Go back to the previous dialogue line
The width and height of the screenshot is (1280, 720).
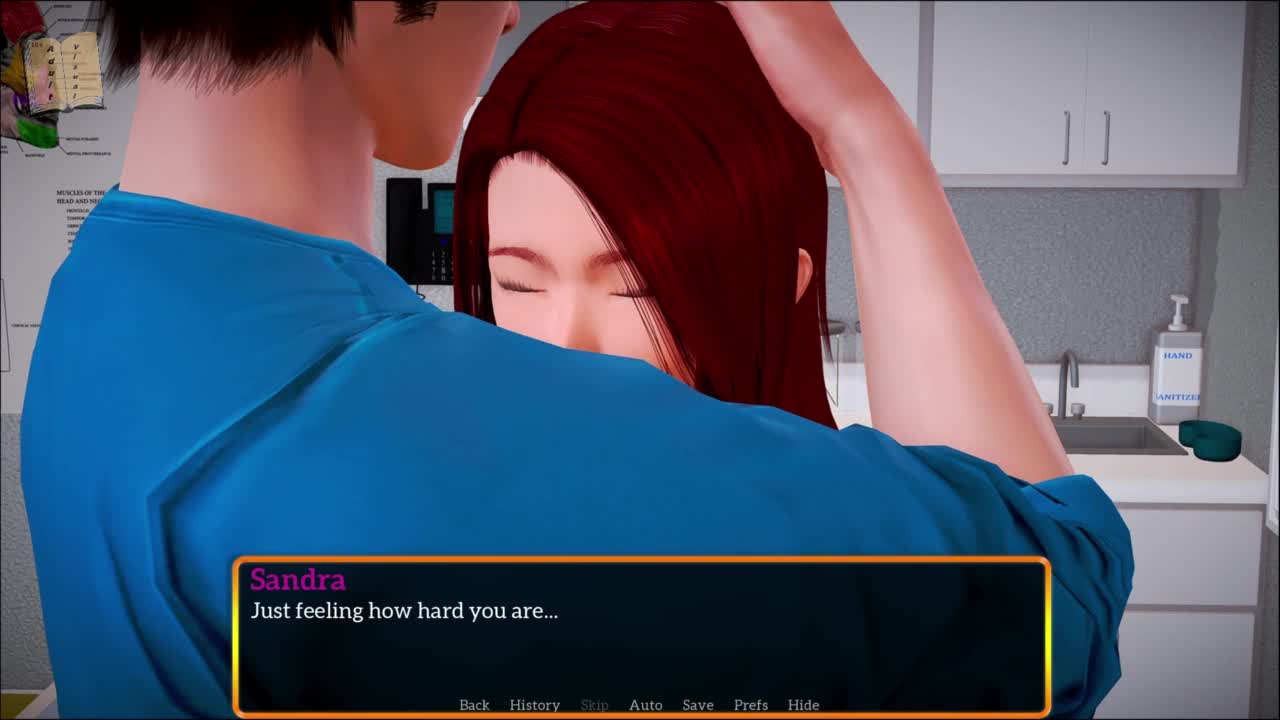click(x=474, y=705)
